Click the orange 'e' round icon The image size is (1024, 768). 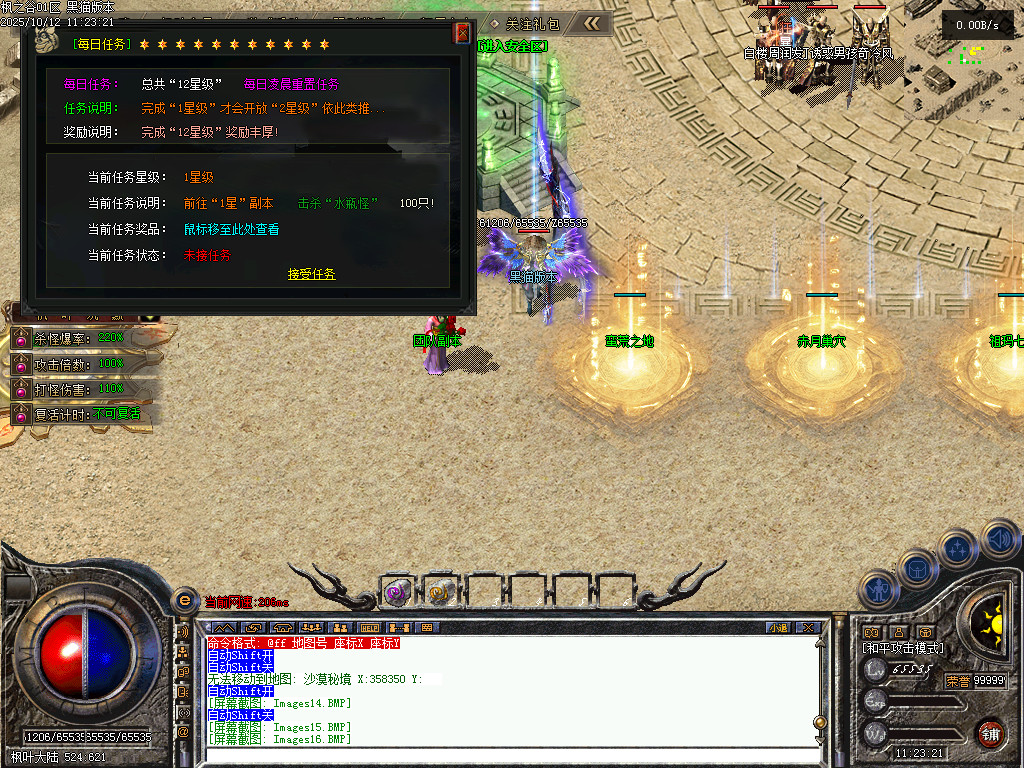pyautogui.click(x=184, y=601)
